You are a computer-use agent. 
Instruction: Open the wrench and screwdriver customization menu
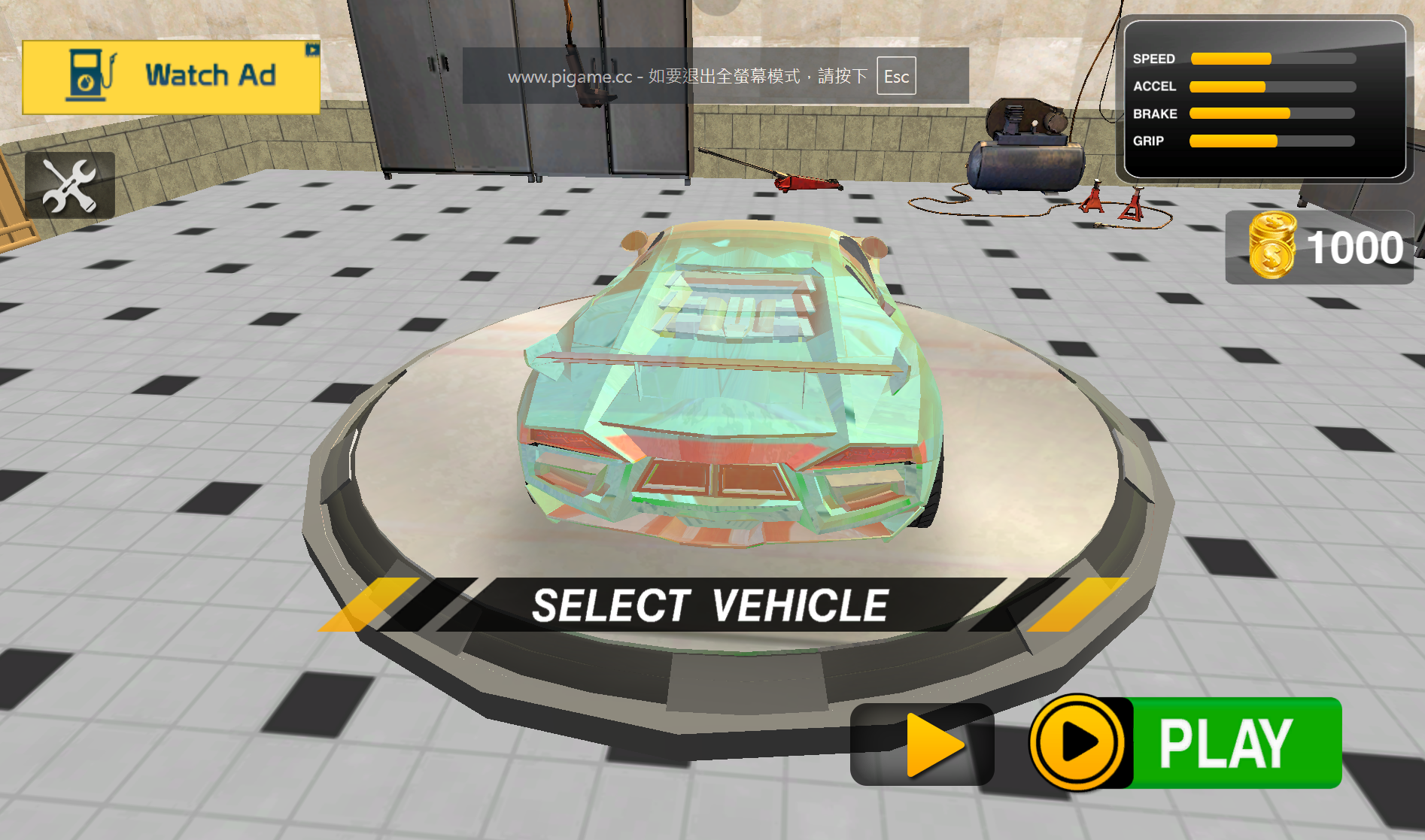point(70,185)
